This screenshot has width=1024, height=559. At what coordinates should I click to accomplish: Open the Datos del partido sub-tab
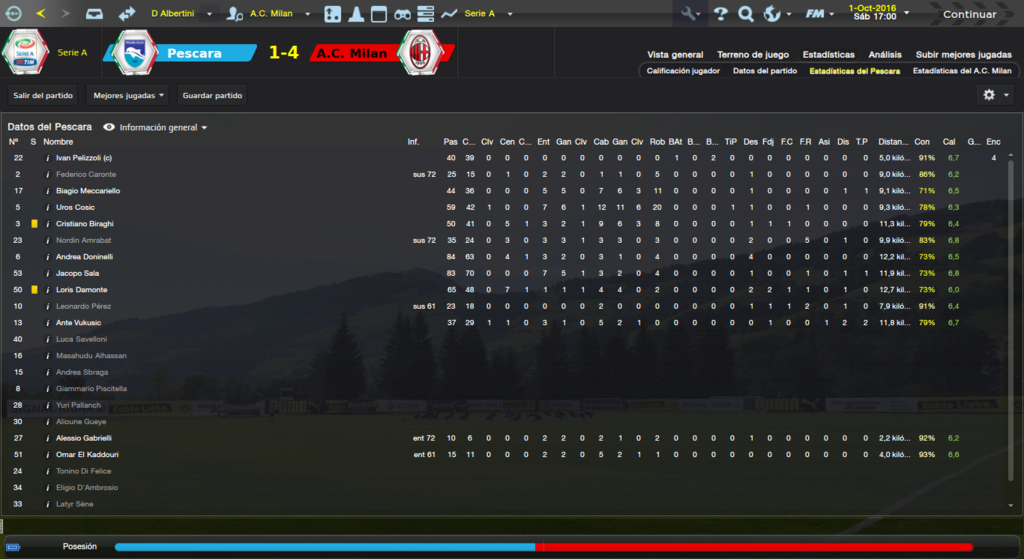click(x=765, y=71)
